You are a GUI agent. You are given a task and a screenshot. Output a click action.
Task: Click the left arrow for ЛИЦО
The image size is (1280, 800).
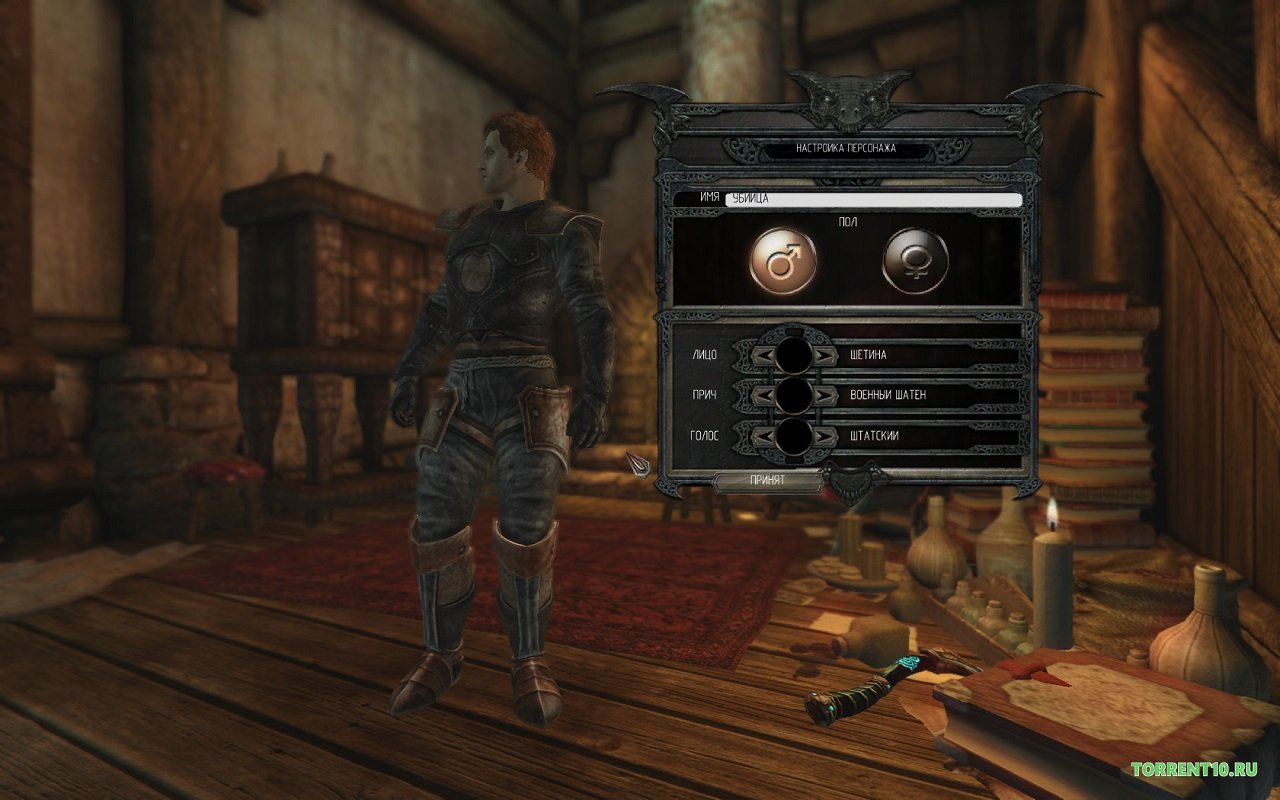click(762, 355)
